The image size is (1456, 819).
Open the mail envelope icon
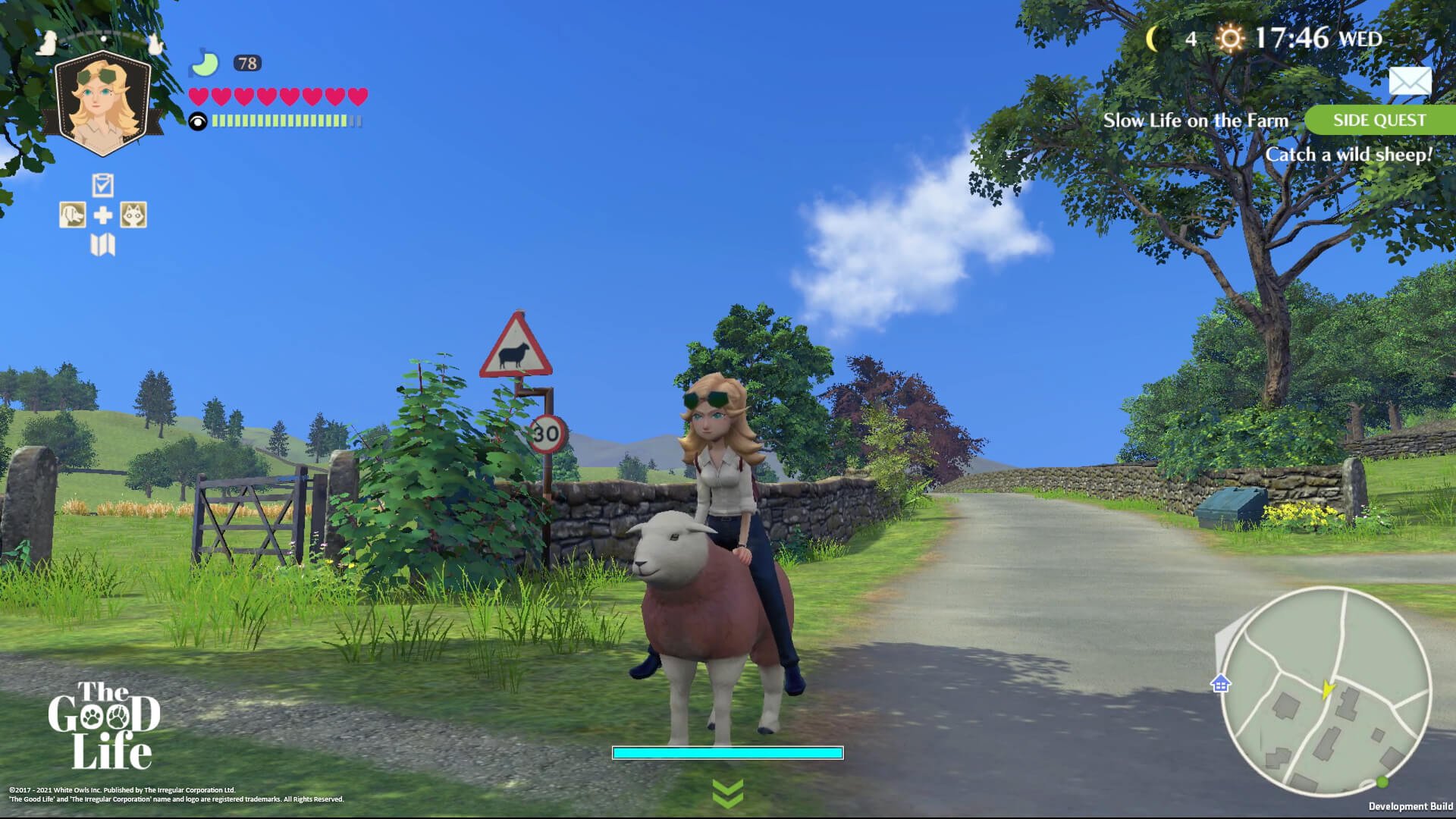coord(1410,80)
